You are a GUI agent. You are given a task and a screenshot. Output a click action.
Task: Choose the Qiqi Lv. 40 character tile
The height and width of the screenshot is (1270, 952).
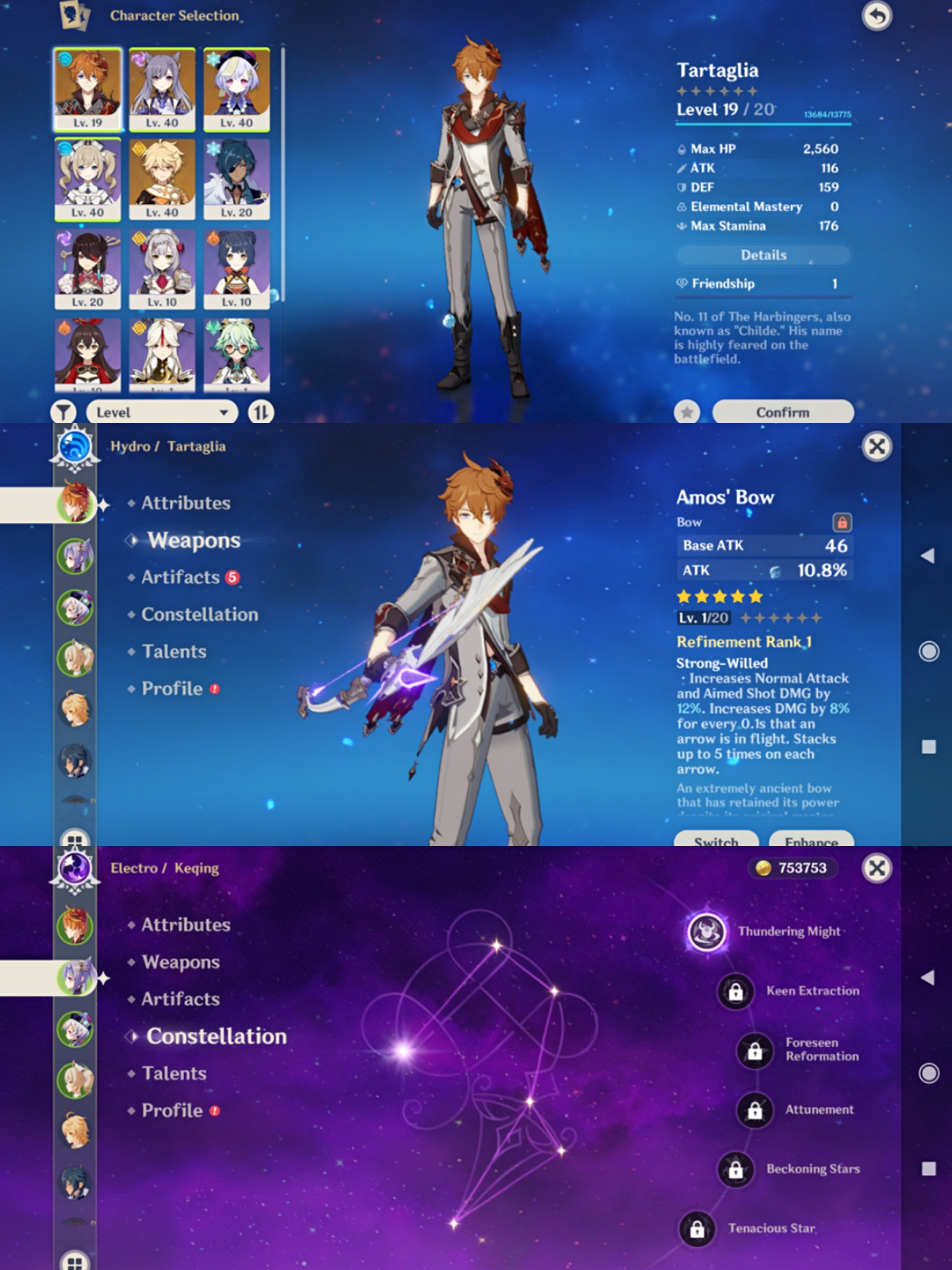tap(236, 89)
